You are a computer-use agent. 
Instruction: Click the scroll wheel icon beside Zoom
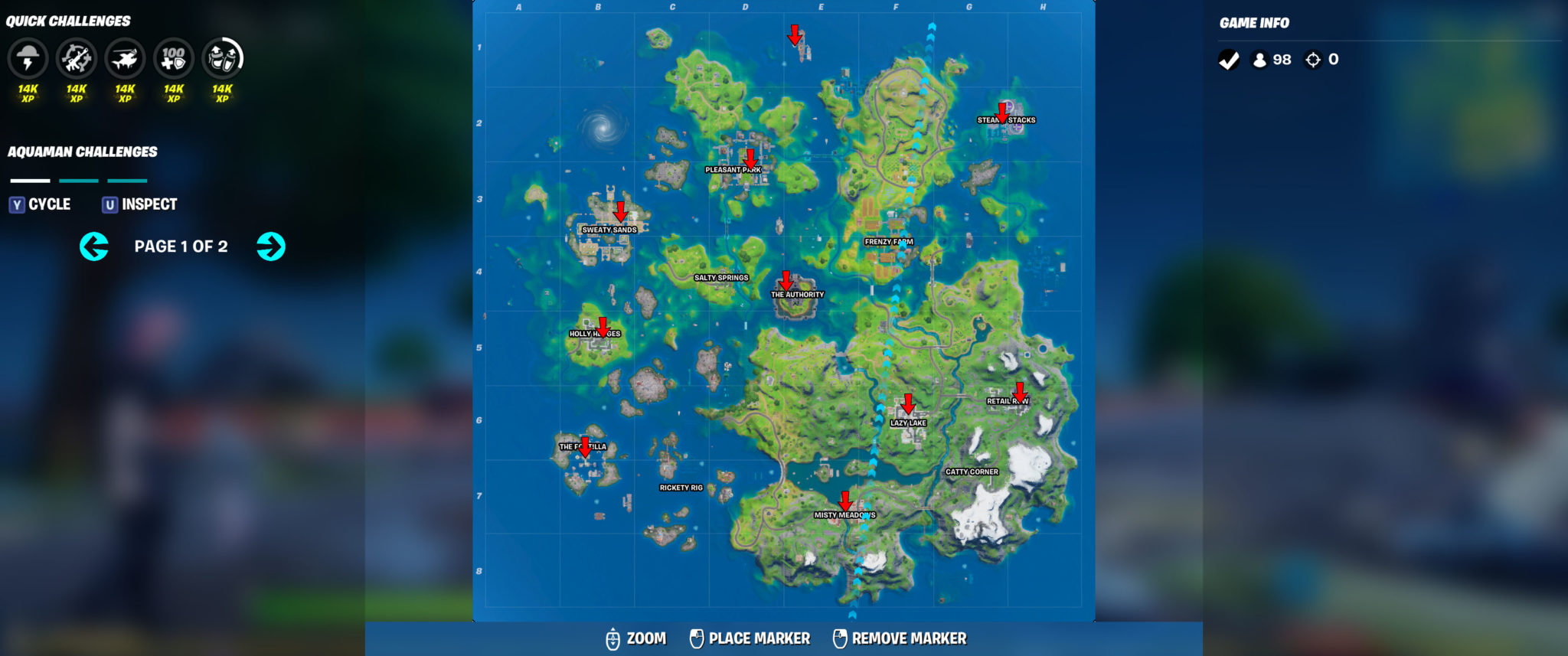coord(613,638)
